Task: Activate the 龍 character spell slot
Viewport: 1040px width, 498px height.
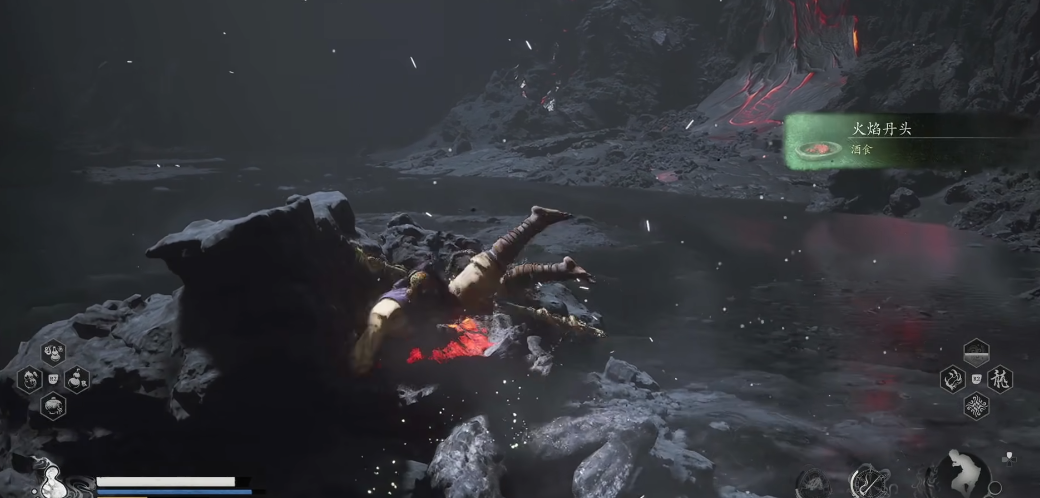Action: pyautogui.click(x=1000, y=379)
